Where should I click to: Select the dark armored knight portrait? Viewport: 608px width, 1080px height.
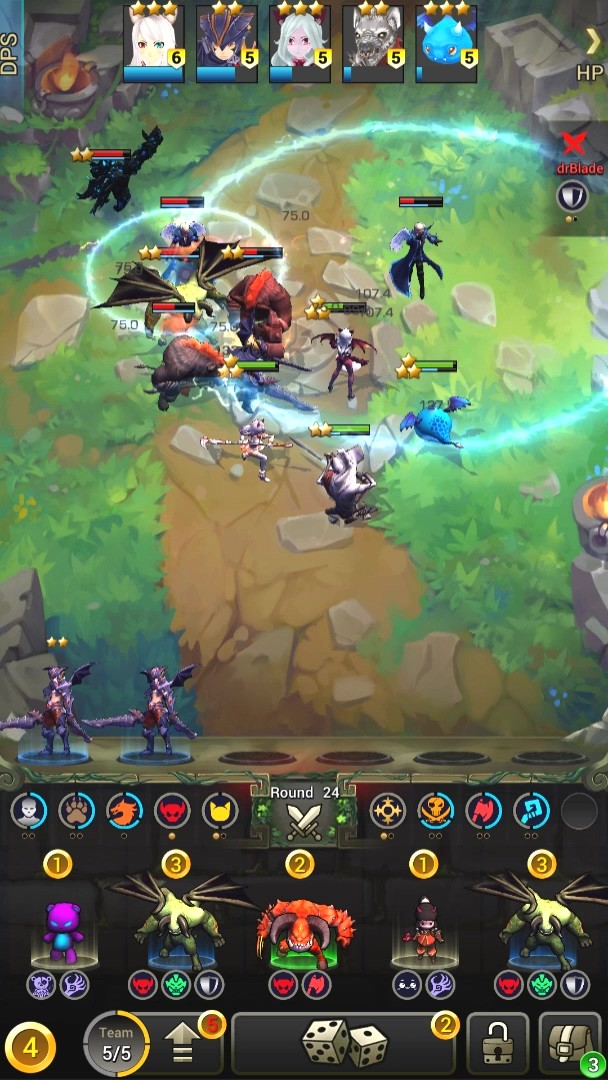coord(227,43)
